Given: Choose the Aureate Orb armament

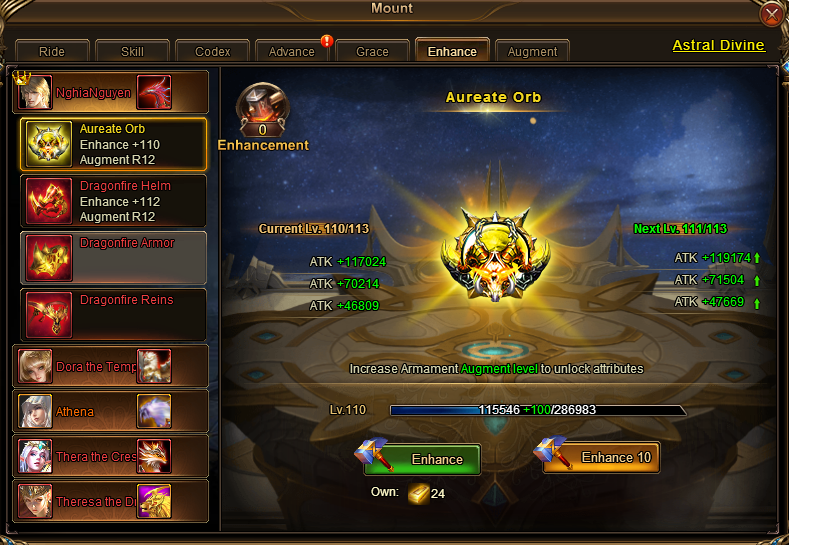Looking at the screenshot, I should point(113,144).
